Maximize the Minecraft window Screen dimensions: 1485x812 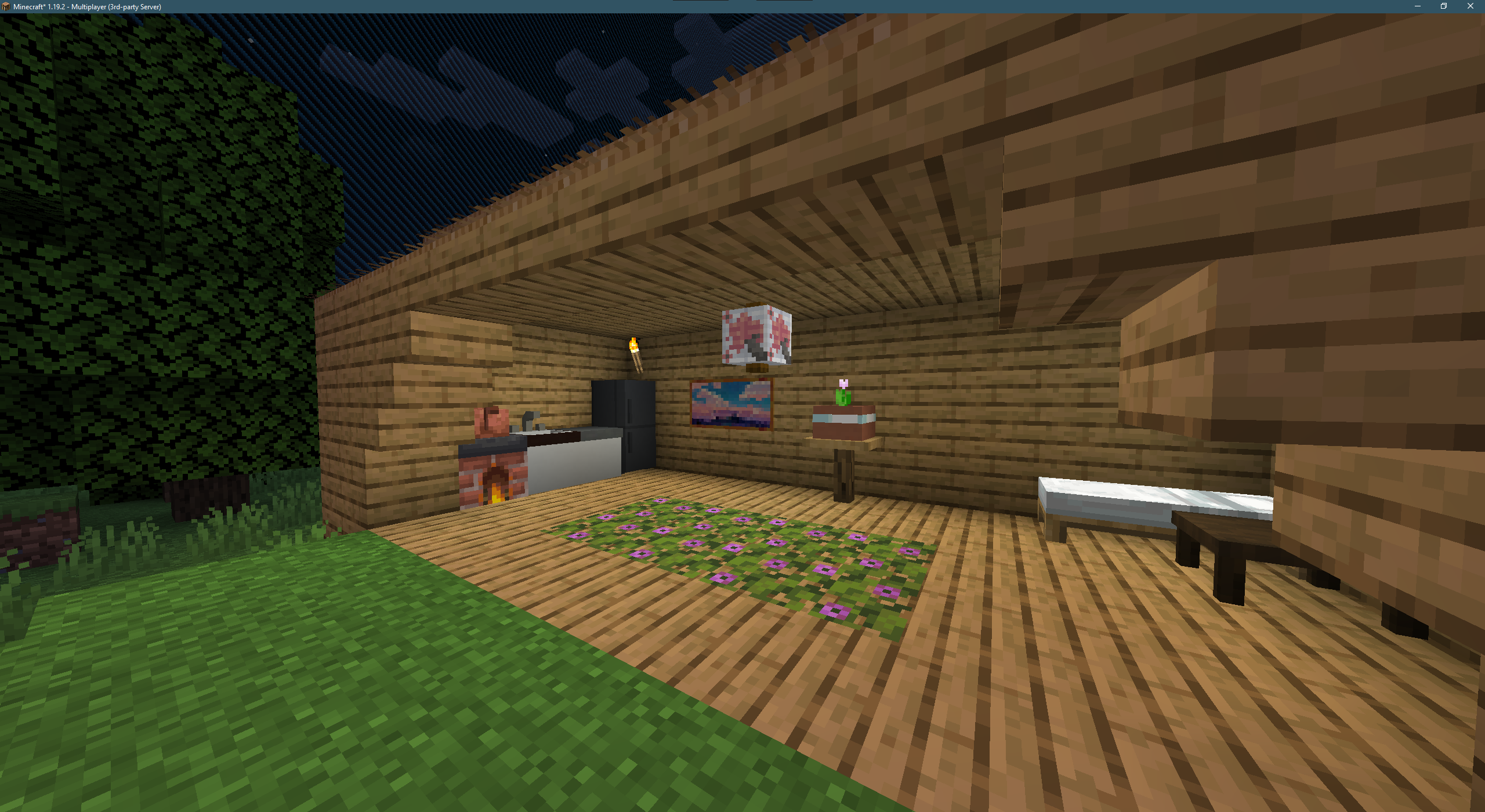point(1444,6)
